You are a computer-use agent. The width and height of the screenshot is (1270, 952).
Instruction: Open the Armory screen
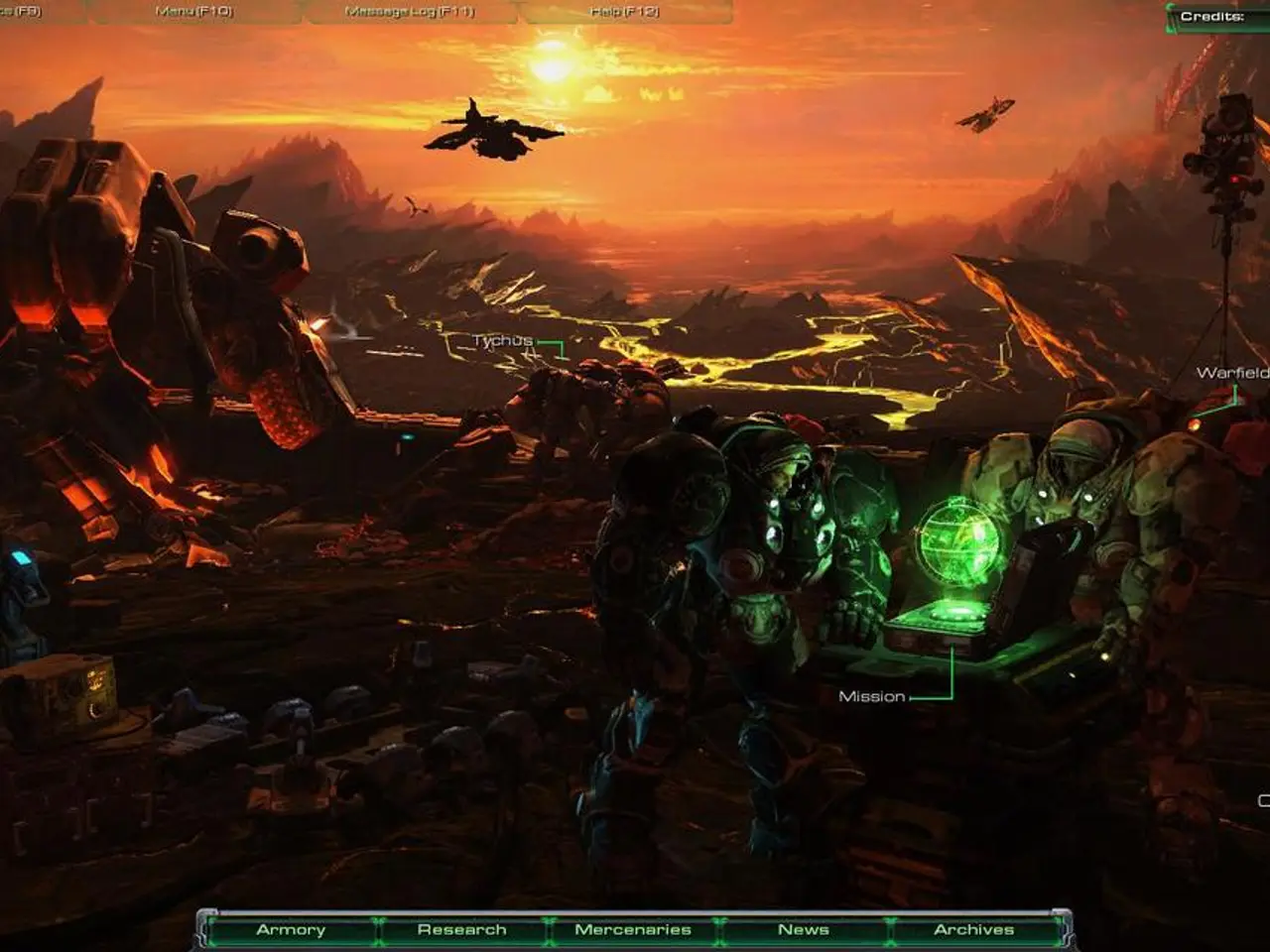[x=291, y=930]
